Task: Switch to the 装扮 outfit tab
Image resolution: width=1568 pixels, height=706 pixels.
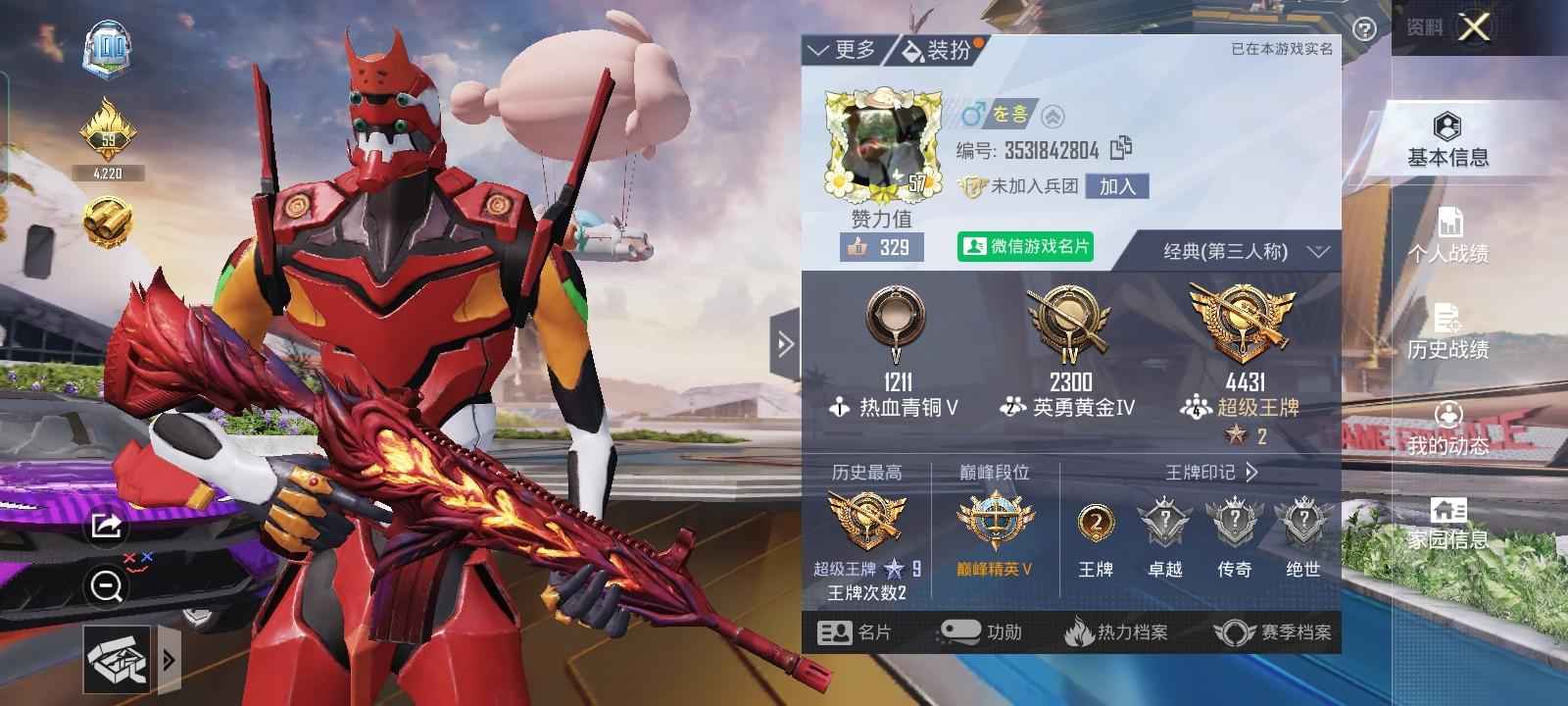Action: [938, 50]
